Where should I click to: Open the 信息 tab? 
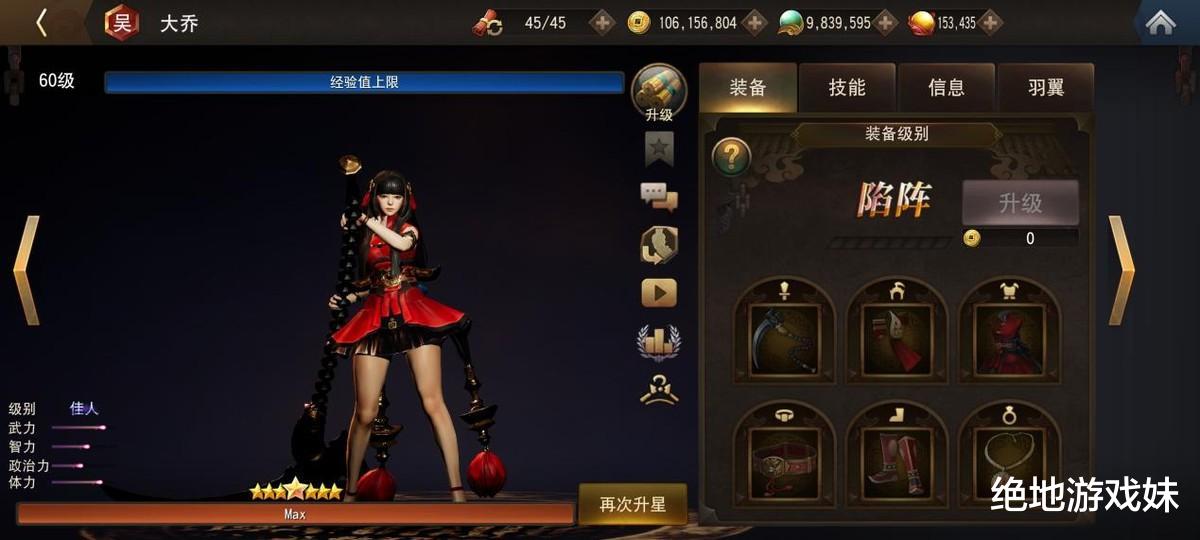[946, 88]
